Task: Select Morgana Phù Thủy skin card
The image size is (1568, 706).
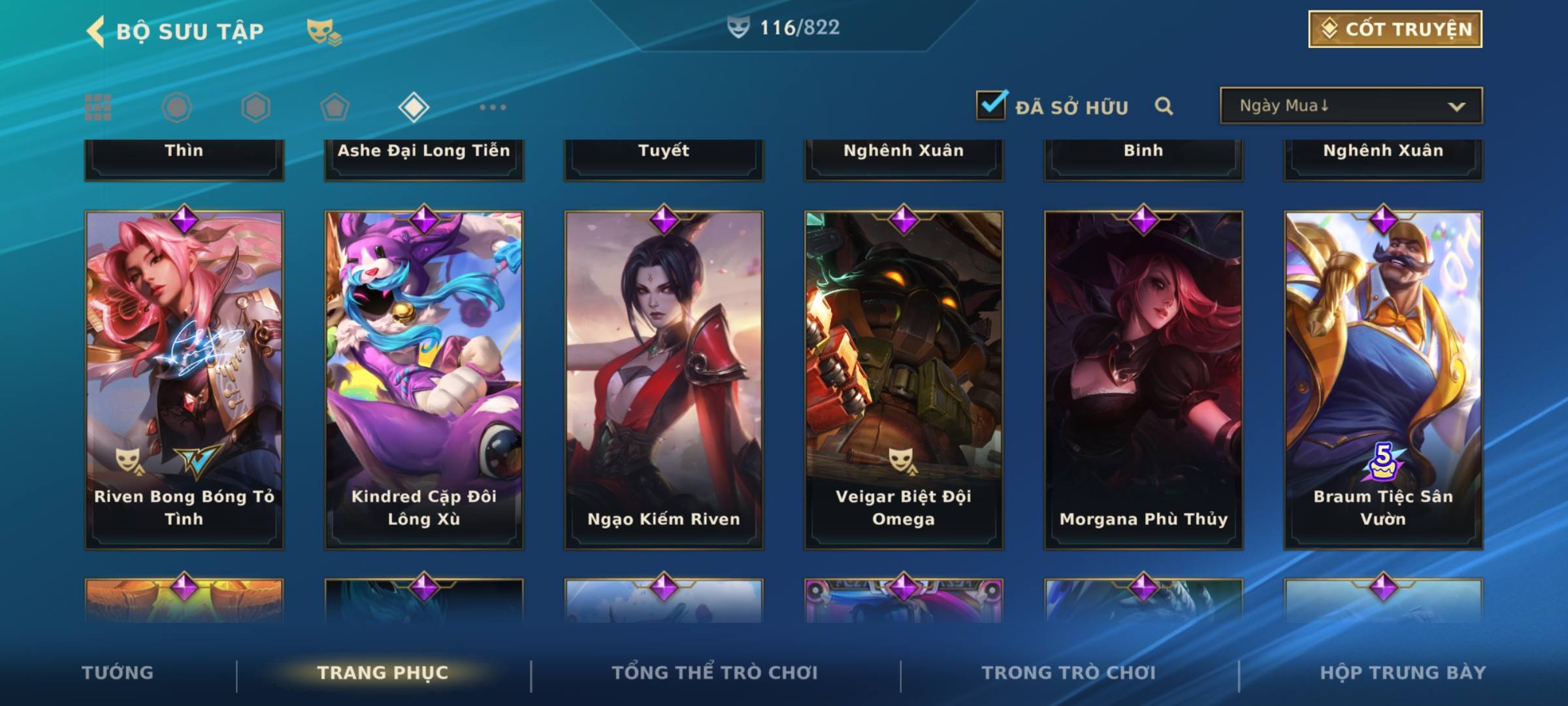Action: 1143,379
